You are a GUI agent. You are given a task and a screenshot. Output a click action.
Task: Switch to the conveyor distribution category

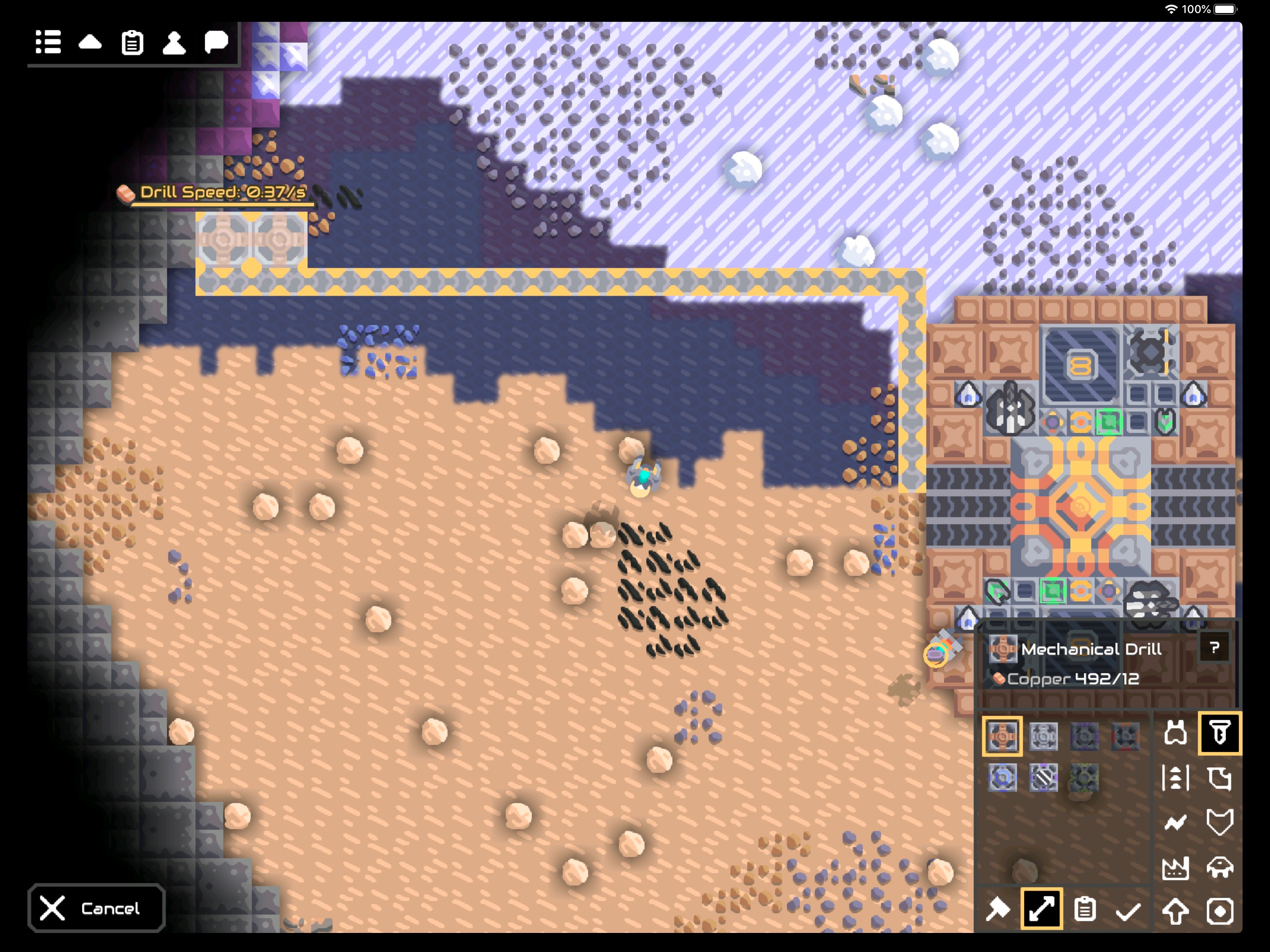point(1175,778)
